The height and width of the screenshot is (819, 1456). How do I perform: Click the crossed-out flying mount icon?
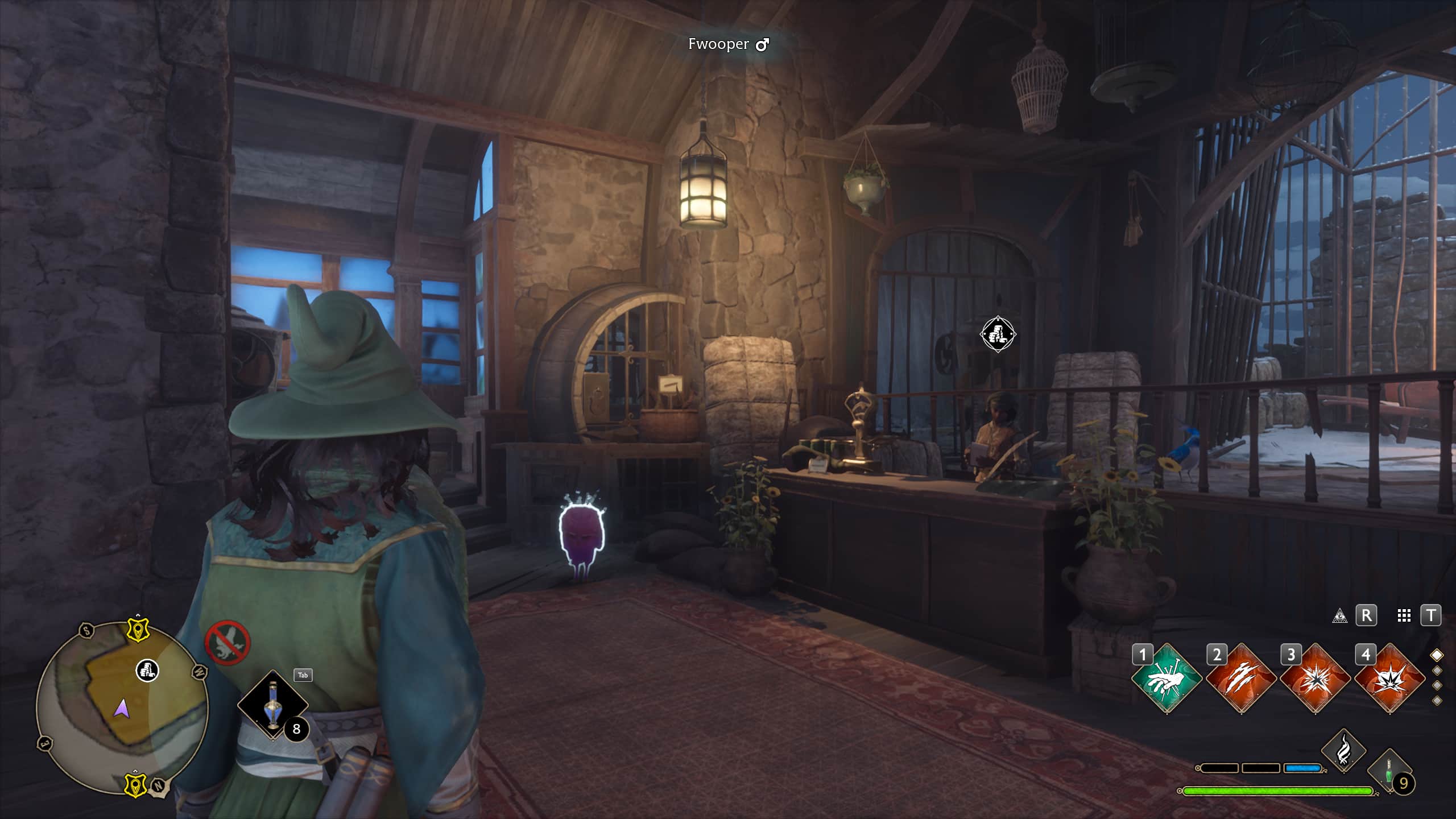point(227,643)
